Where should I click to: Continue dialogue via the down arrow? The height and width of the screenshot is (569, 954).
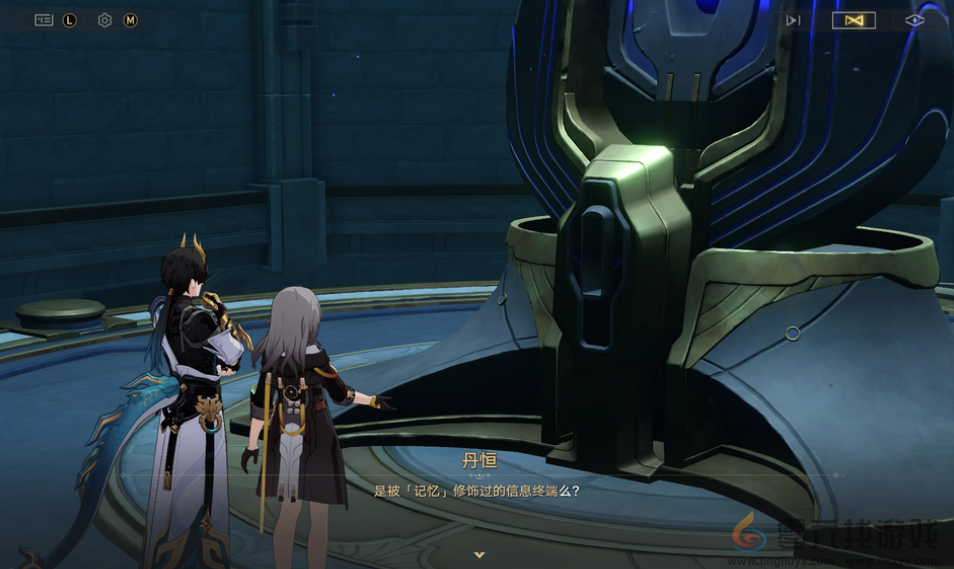(479, 554)
